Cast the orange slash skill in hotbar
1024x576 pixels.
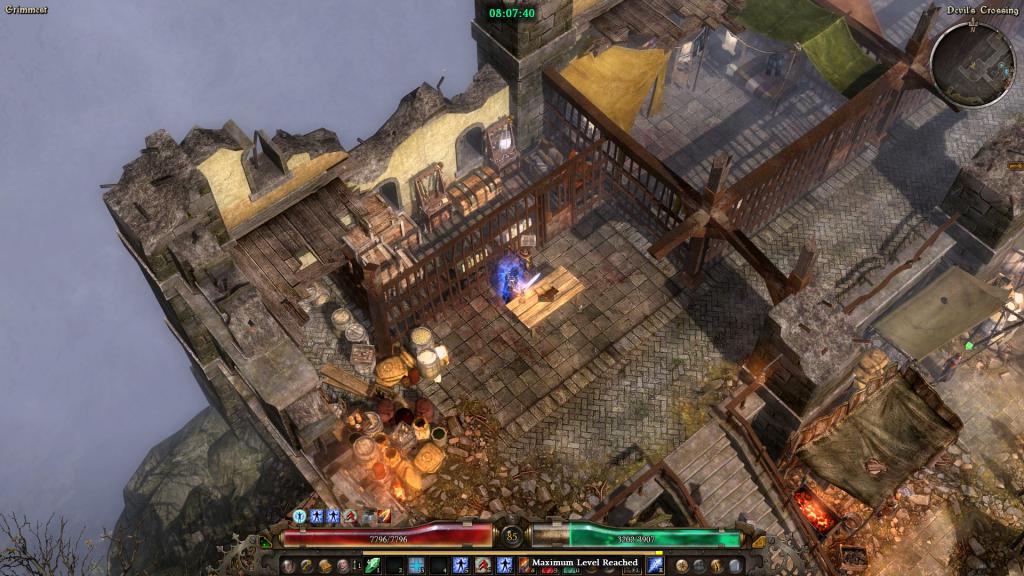(x=524, y=567)
